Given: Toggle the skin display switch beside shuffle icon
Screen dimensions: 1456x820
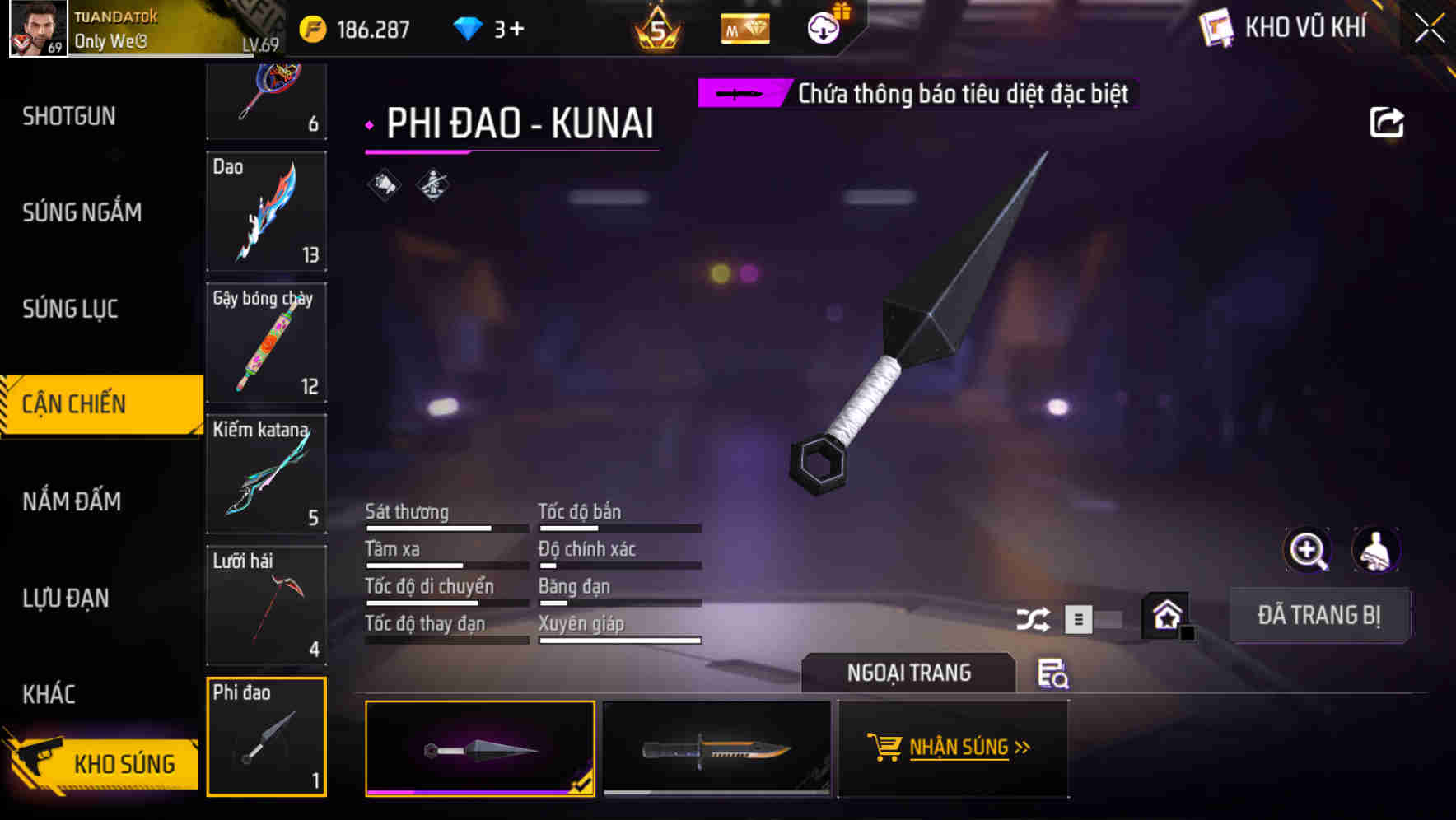Looking at the screenshot, I should click(1093, 617).
